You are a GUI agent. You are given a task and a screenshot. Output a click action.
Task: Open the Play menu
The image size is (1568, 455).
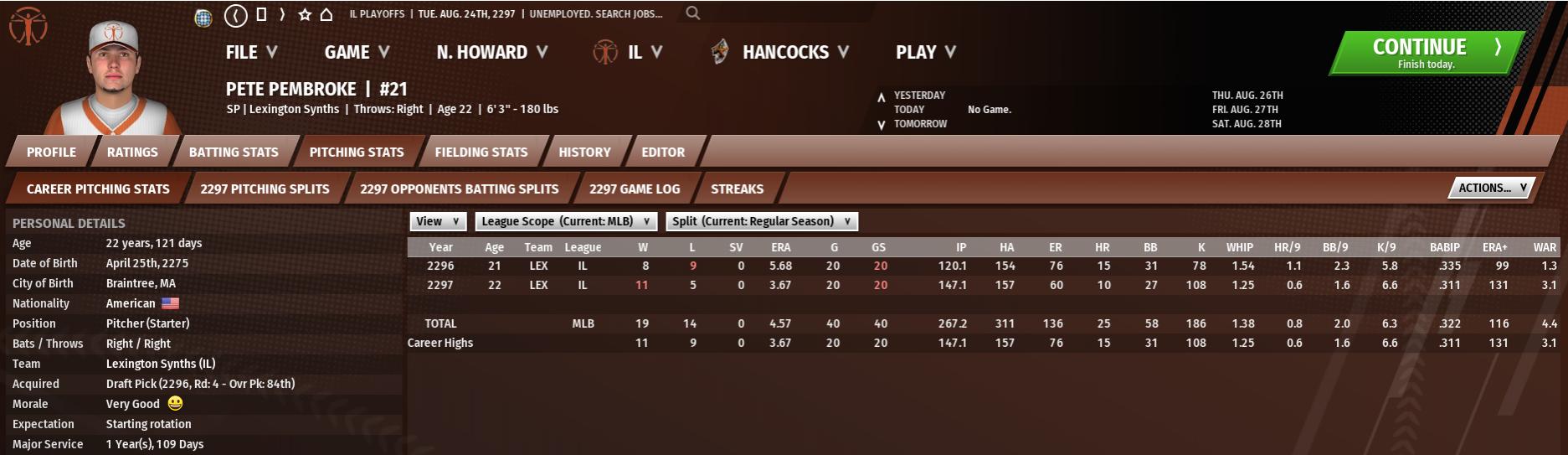click(925, 52)
